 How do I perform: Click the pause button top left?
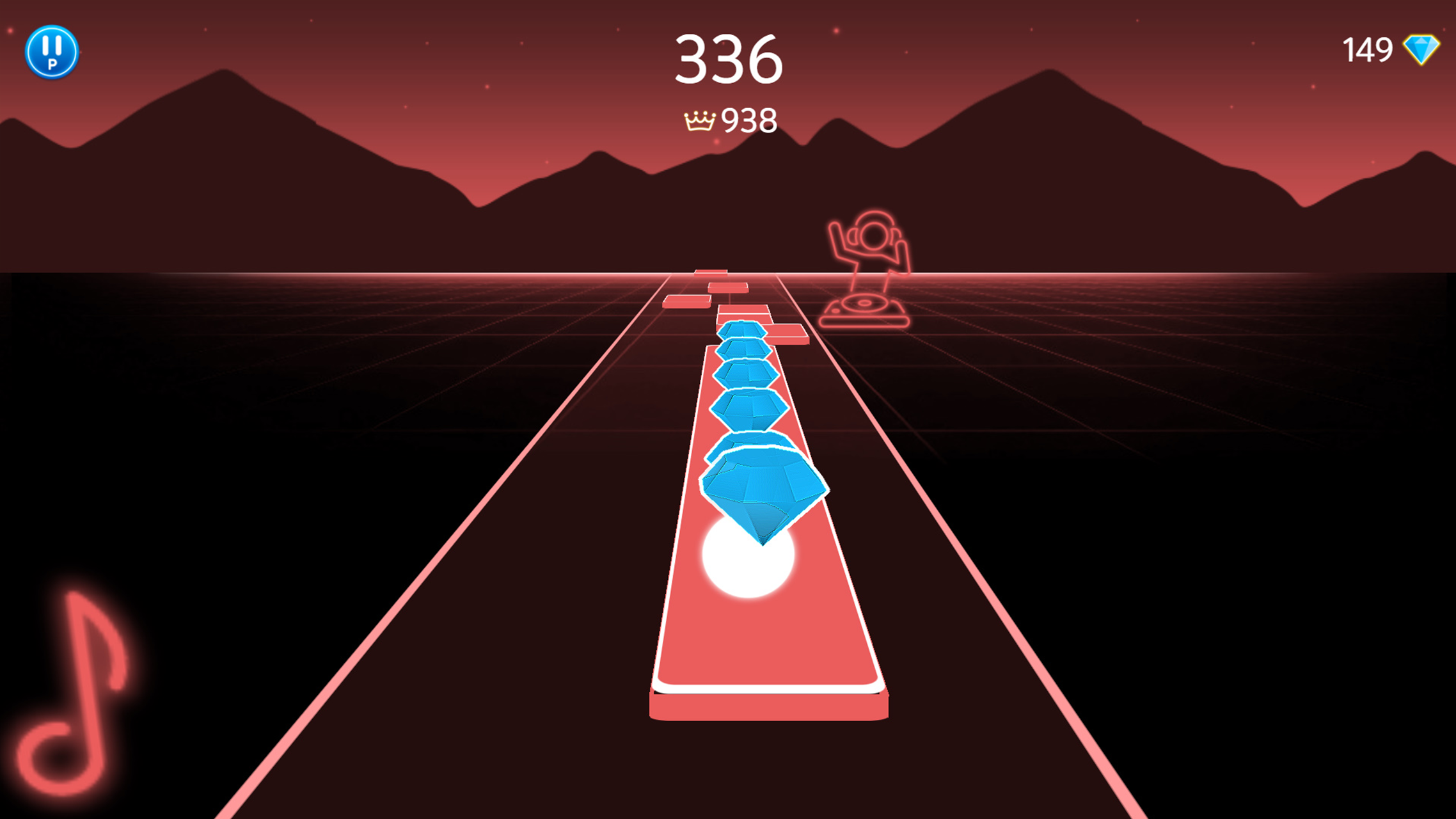tap(53, 52)
